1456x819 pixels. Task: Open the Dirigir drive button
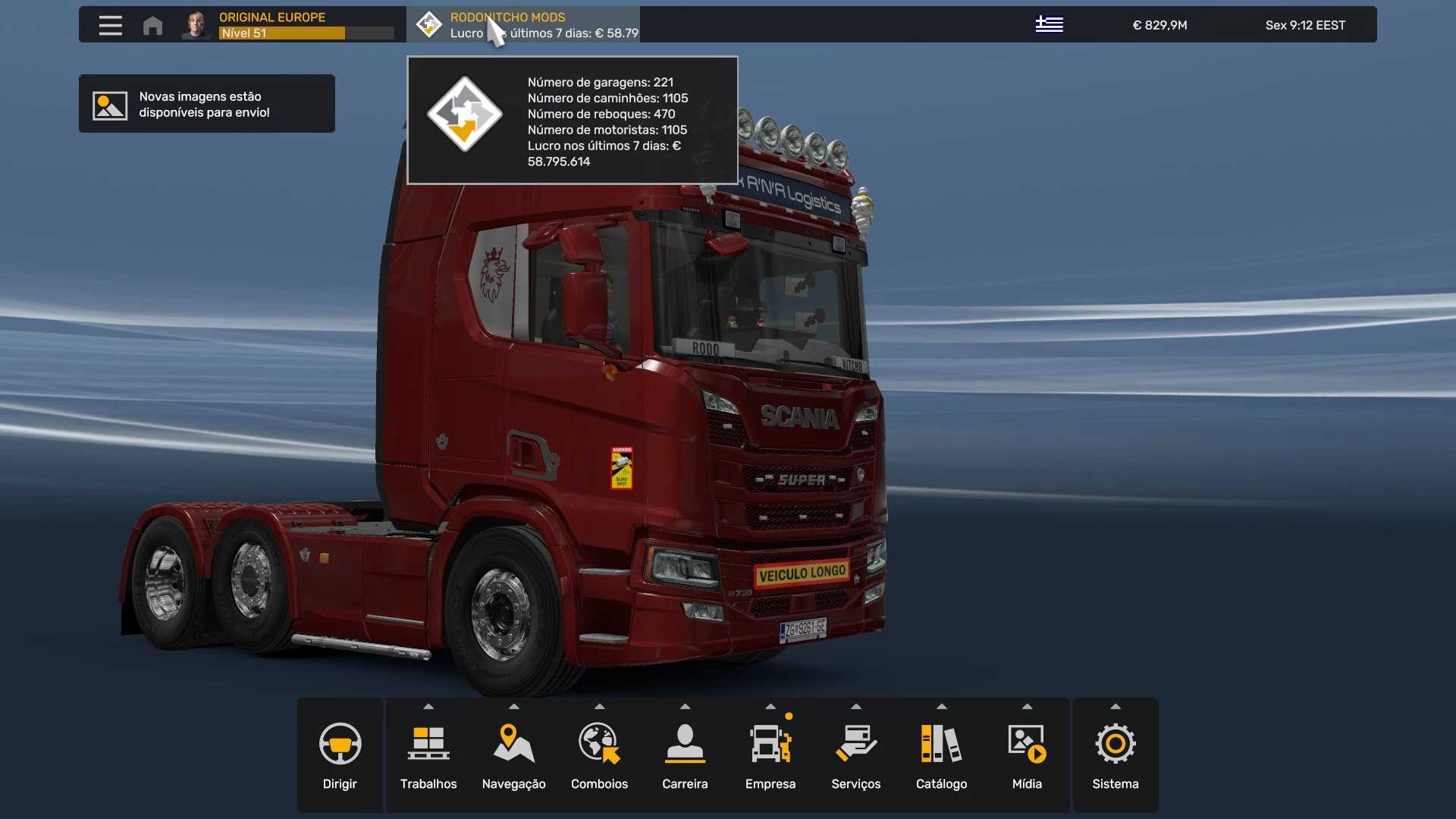340,755
